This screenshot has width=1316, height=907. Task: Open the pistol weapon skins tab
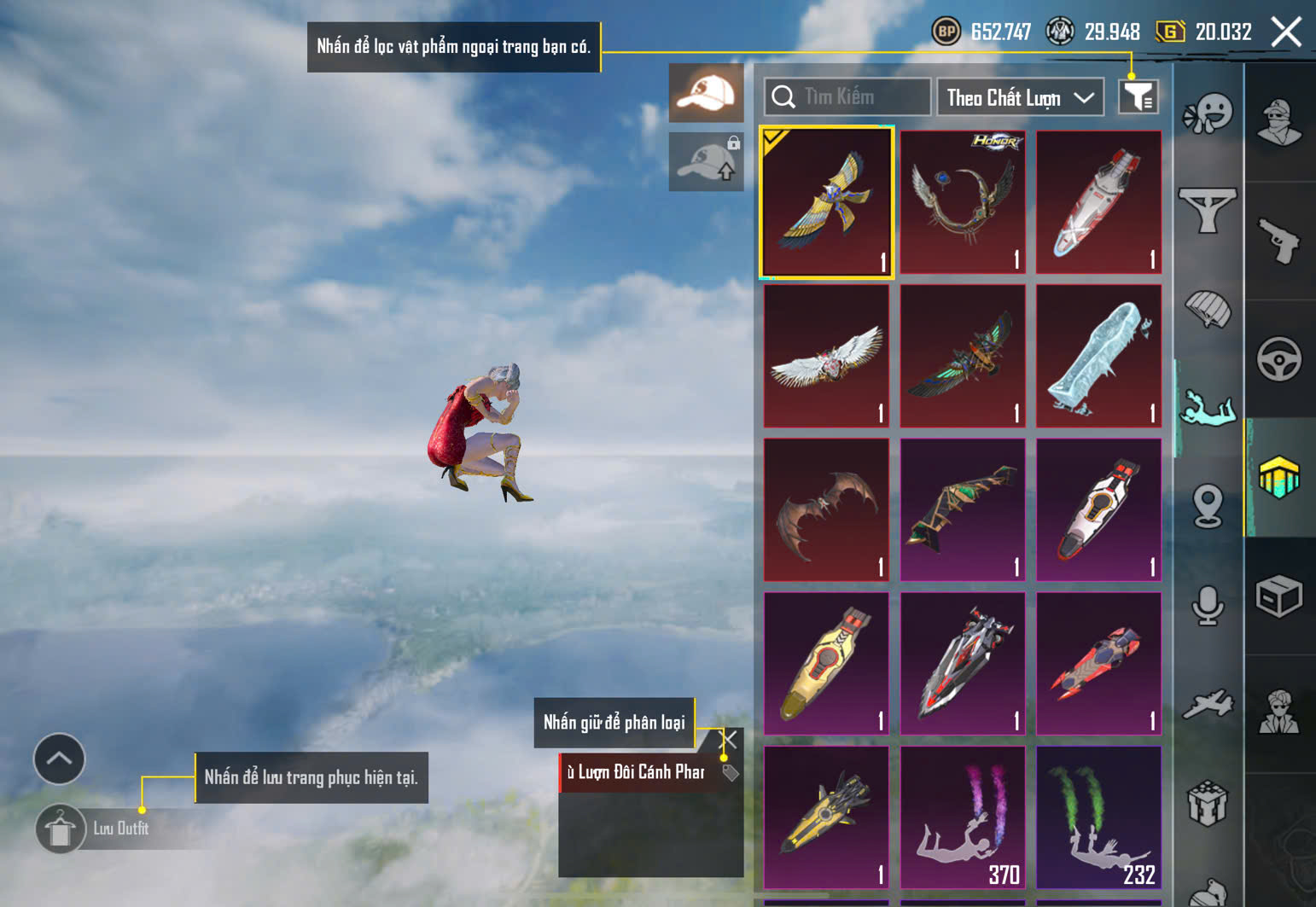pyautogui.click(x=1278, y=241)
